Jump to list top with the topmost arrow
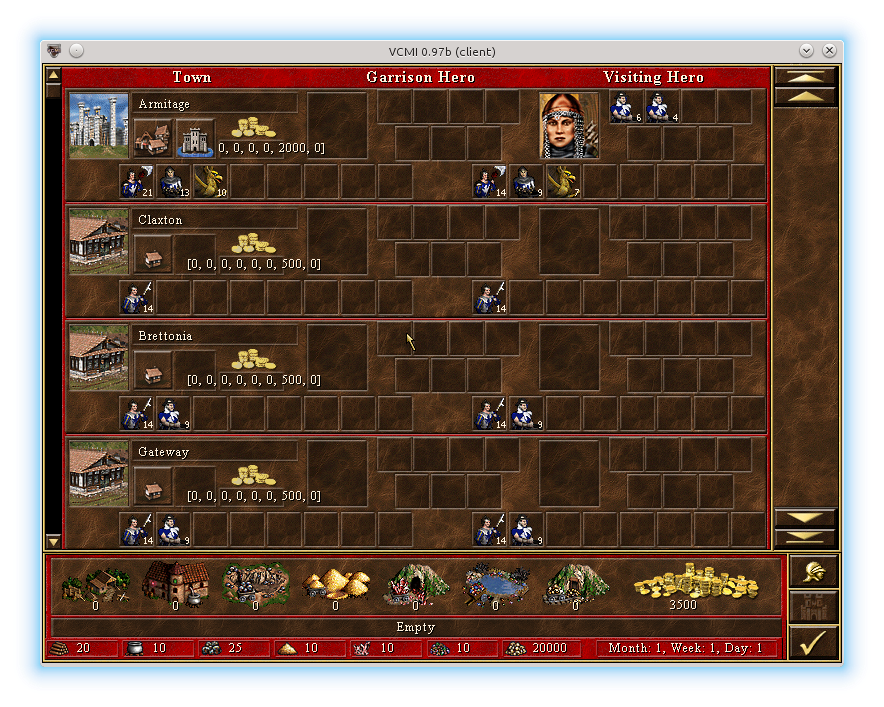The height and width of the screenshot is (707, 884). click(805, 76)
